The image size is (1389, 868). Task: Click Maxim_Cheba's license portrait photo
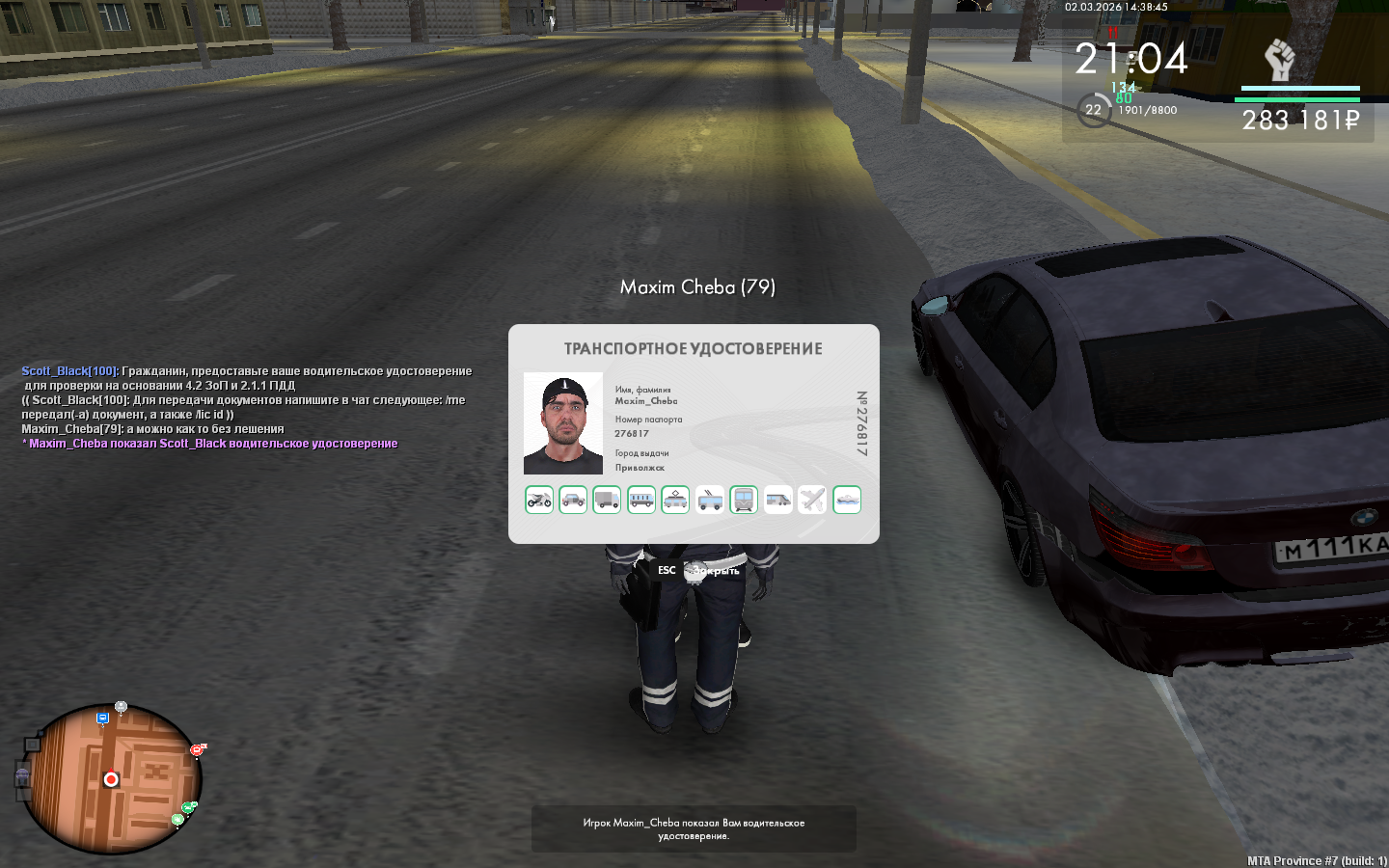click(x=563, y=423)
